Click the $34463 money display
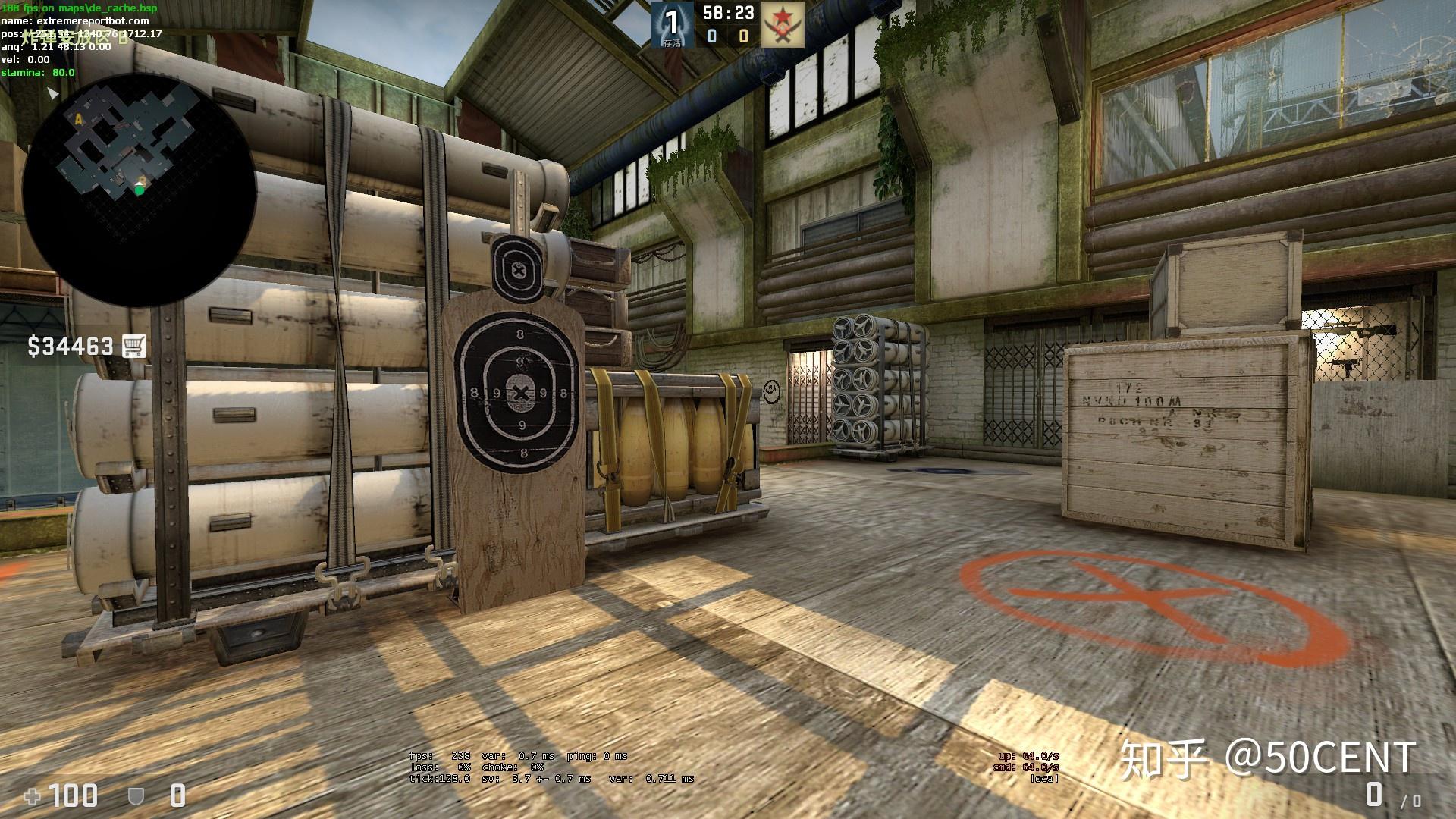The width and height of the screenshot is (1456, 819). tap(70, 347)
